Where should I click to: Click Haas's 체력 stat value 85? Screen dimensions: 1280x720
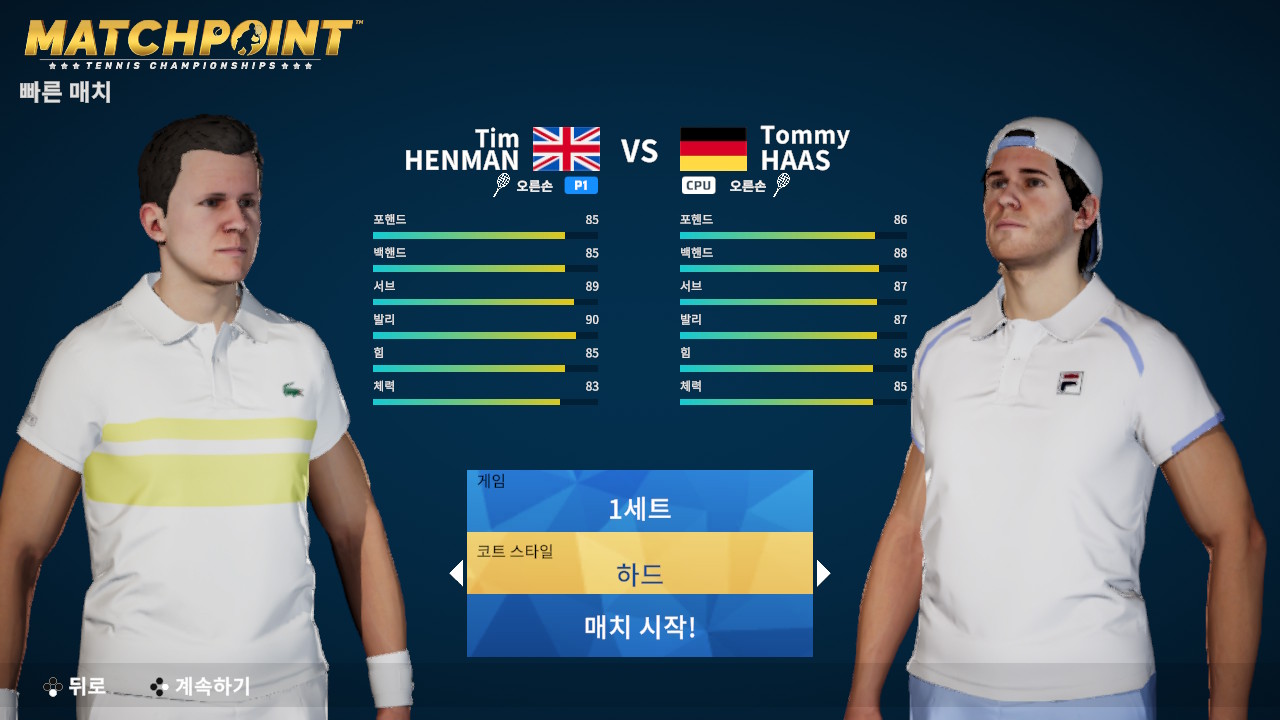click(899, 385)
